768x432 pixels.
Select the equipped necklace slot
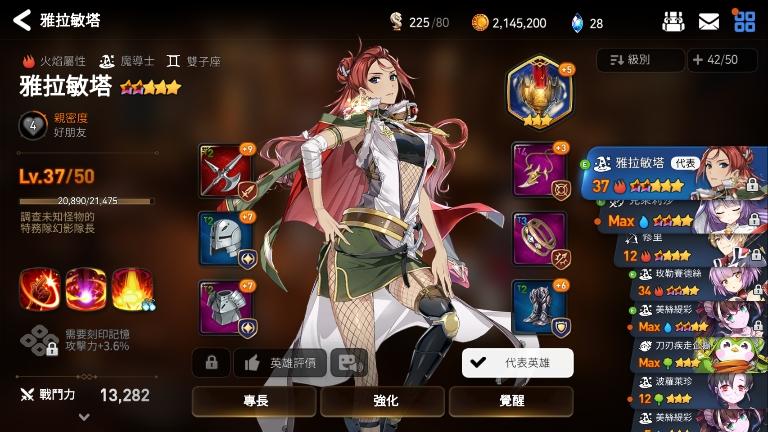(x=539, y=170)
